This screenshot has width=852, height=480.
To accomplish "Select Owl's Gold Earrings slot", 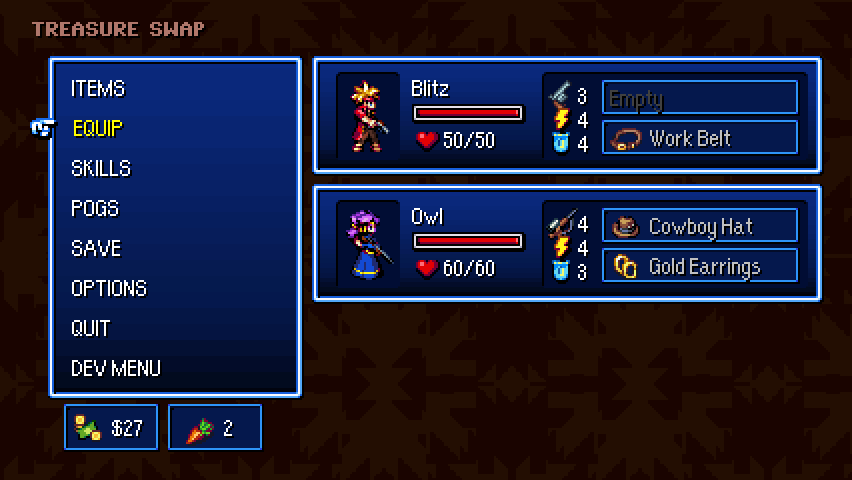I will [x=700, y=266].
